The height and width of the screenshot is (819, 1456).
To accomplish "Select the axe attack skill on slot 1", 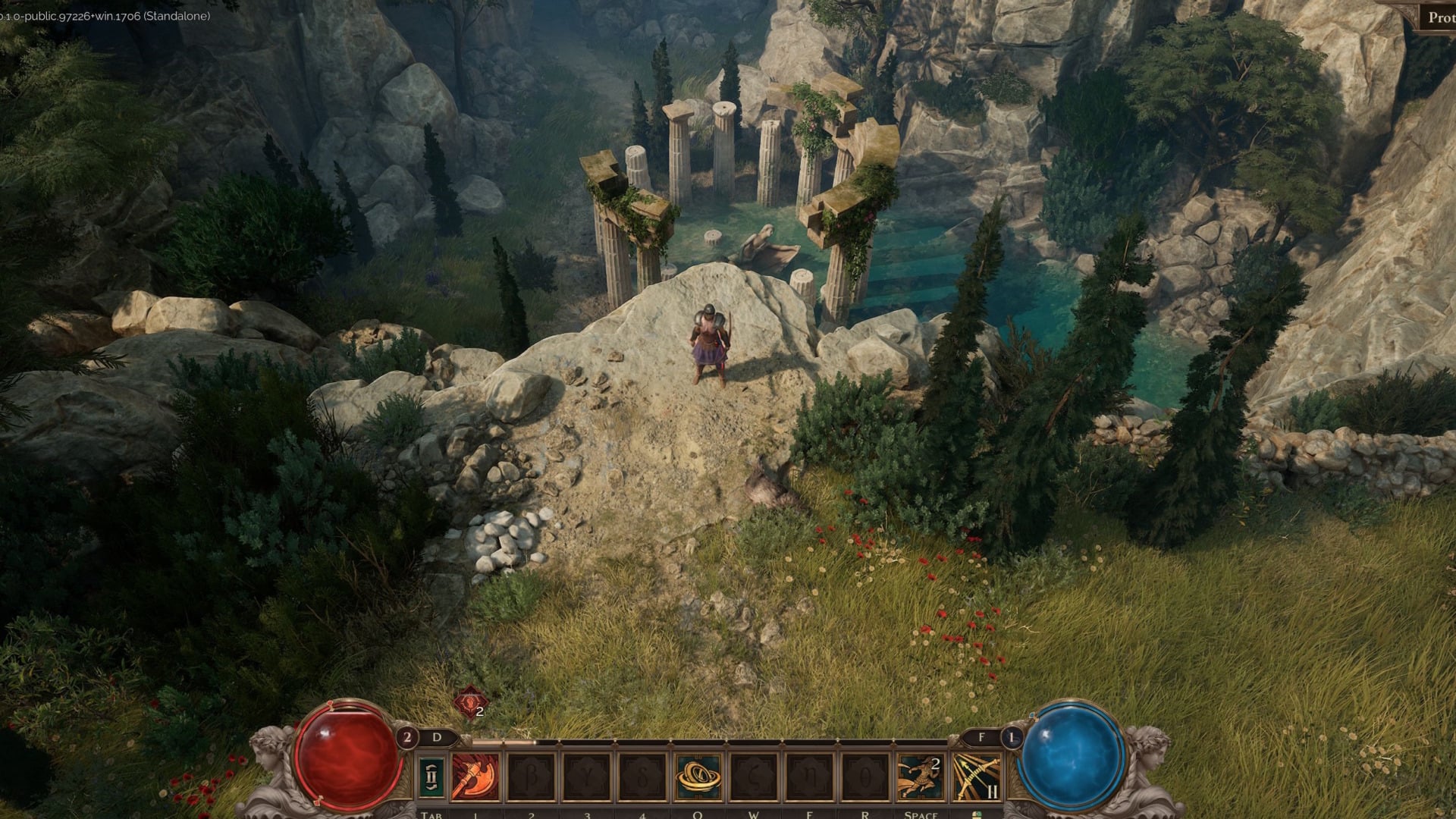I will [x=475, y=777].
